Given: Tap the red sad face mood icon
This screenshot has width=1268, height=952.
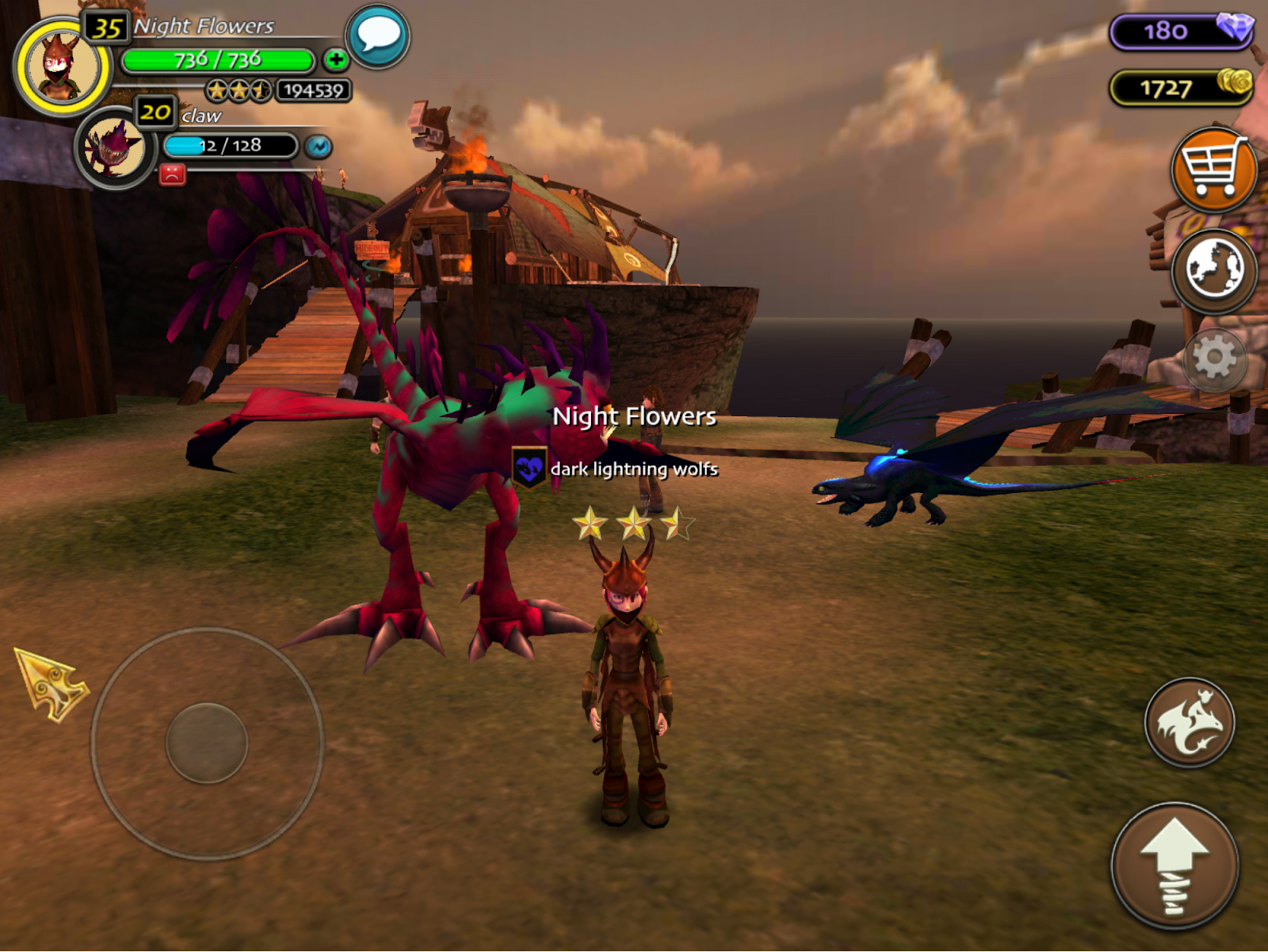Looking at the screenshot, I should tap(172, 174).
